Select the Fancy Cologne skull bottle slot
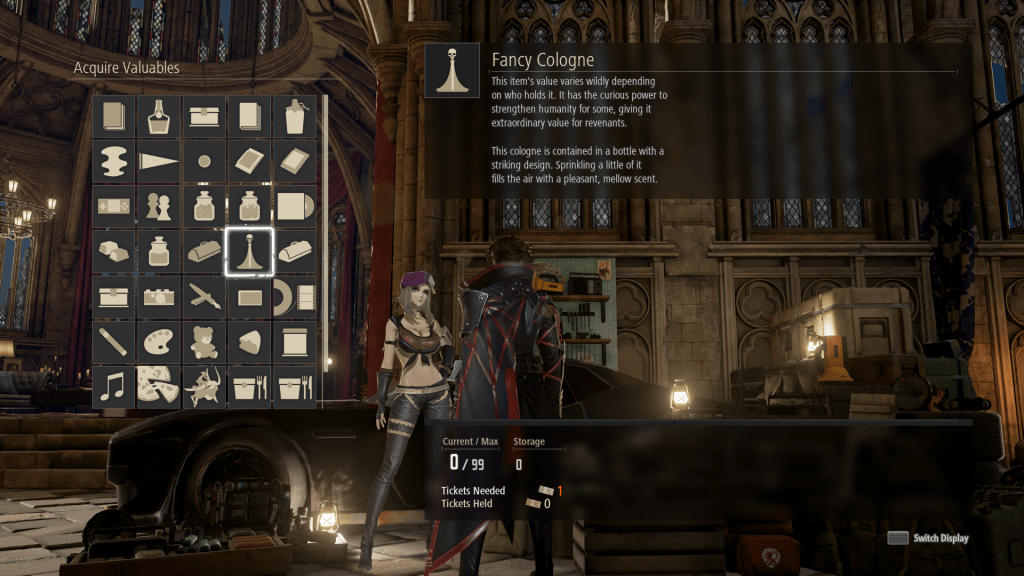The width and height of the screenshot is (1024, 576). tap(249, 251)
